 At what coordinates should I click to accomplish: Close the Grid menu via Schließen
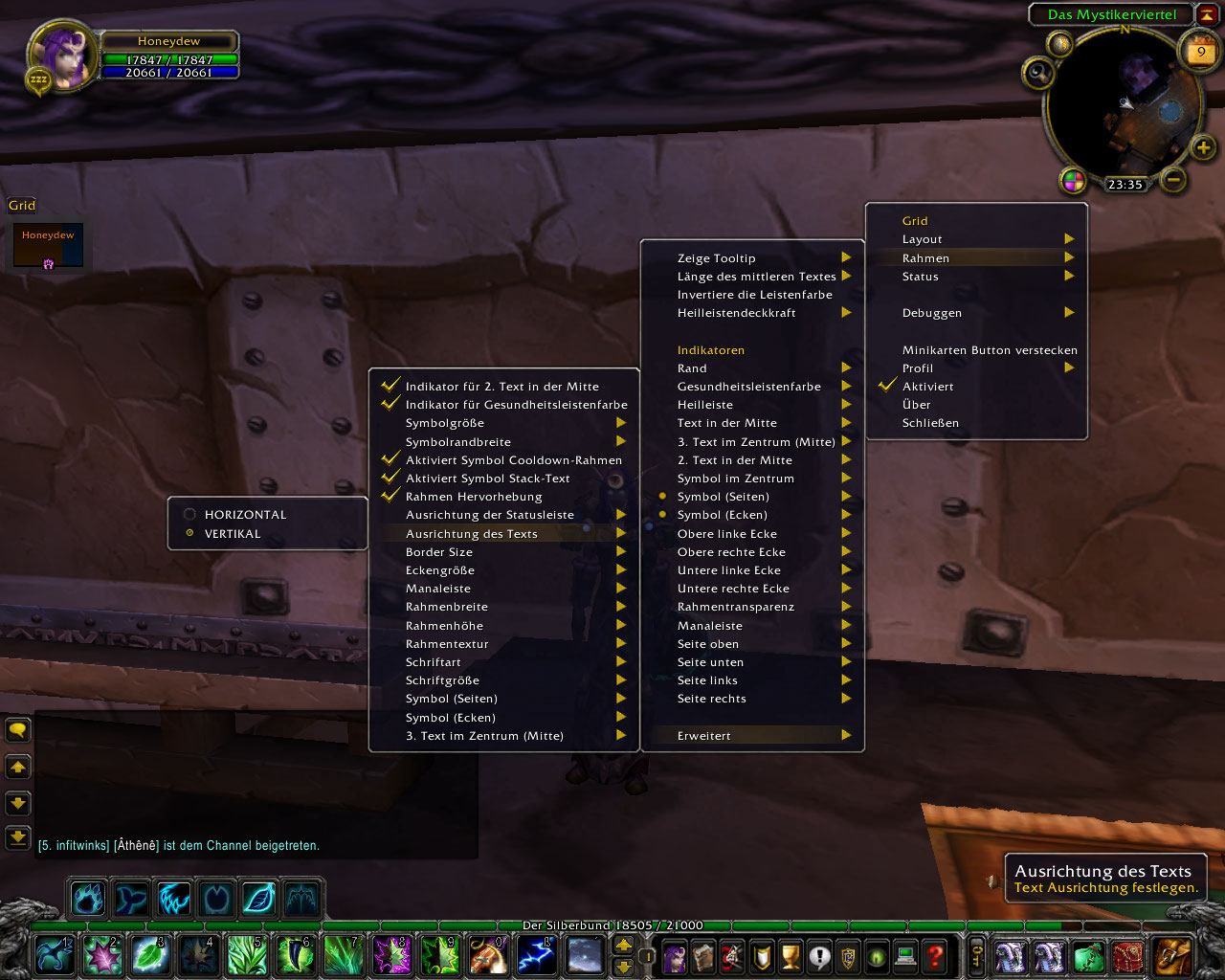click(x=930, y=423)
